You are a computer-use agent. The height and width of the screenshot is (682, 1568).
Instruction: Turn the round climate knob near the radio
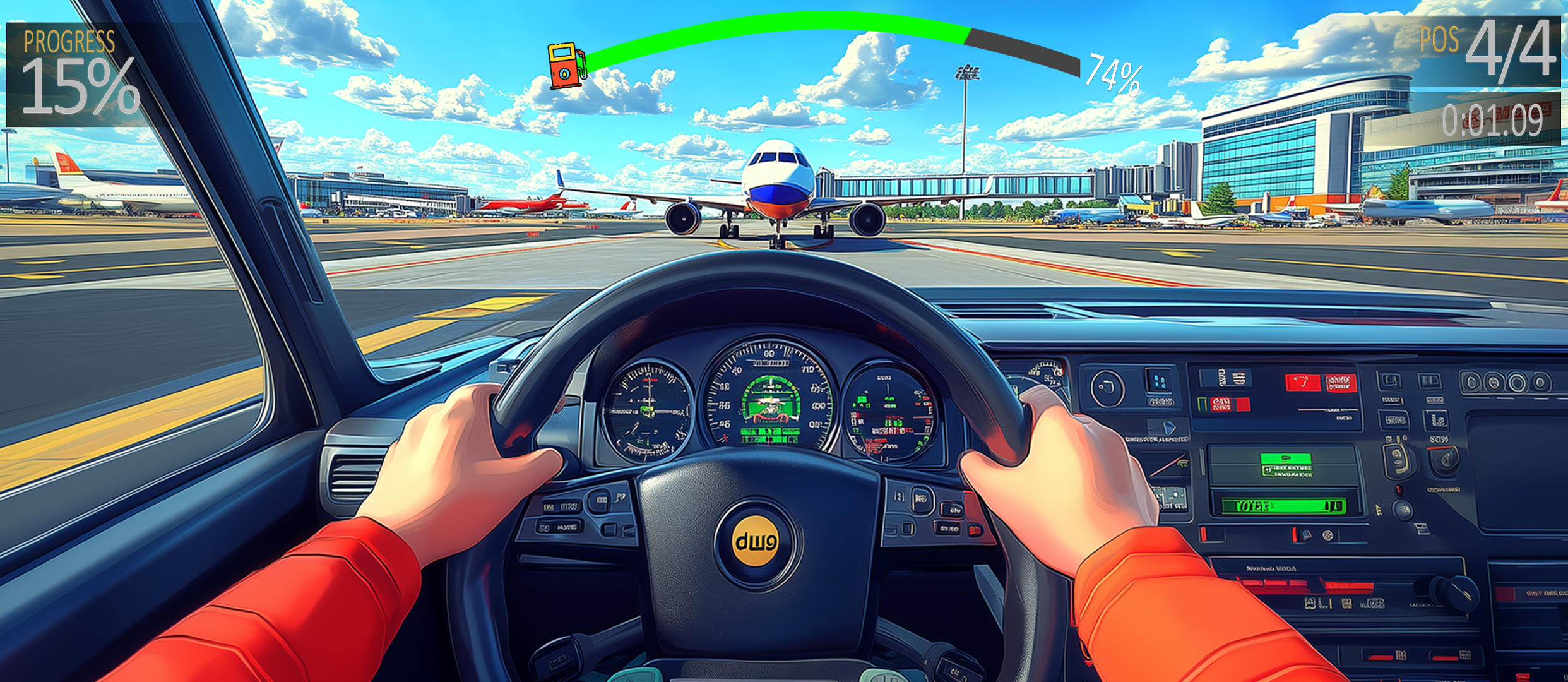[x=1403, y=508]
